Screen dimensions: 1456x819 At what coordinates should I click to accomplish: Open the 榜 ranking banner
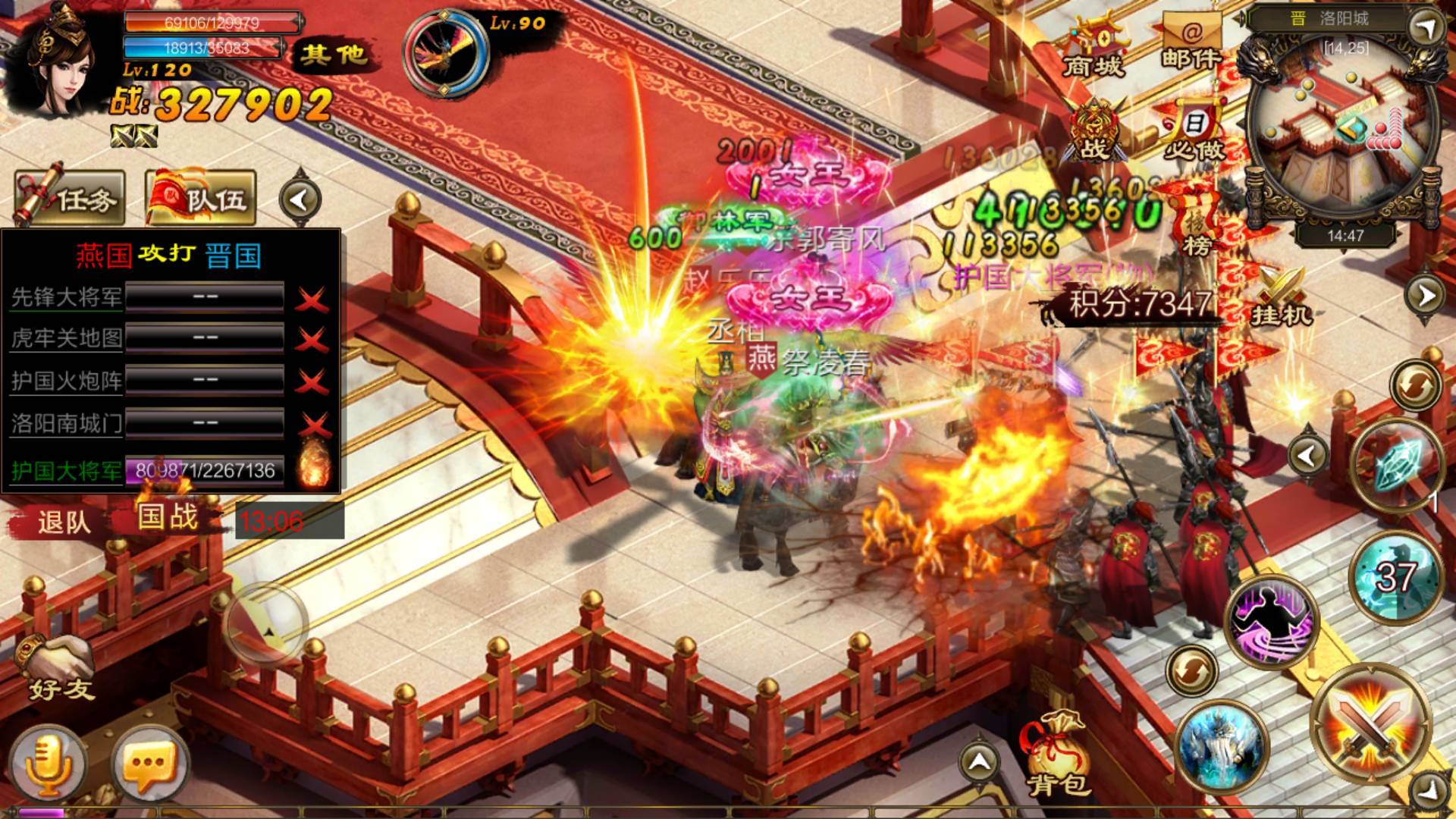(x=1197, y=224)
